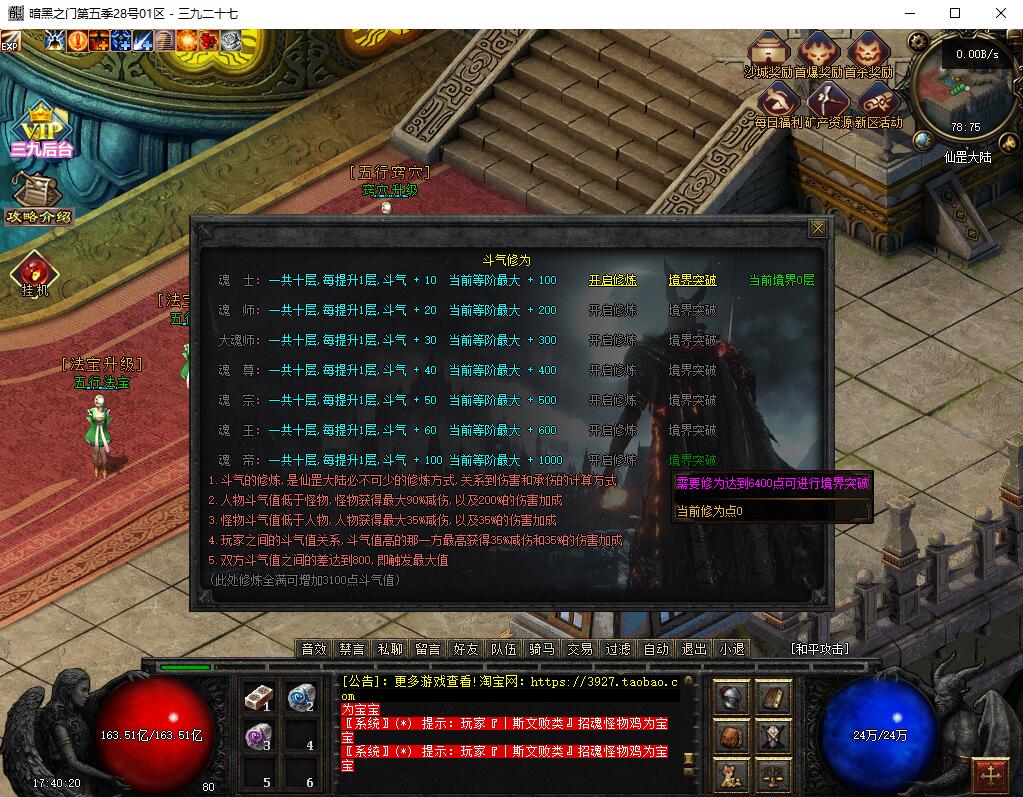The height and width of the screenshot is (797, 1023).
Task: Activate 境界突破 on the 魂士 row
Action: (692, 280)
